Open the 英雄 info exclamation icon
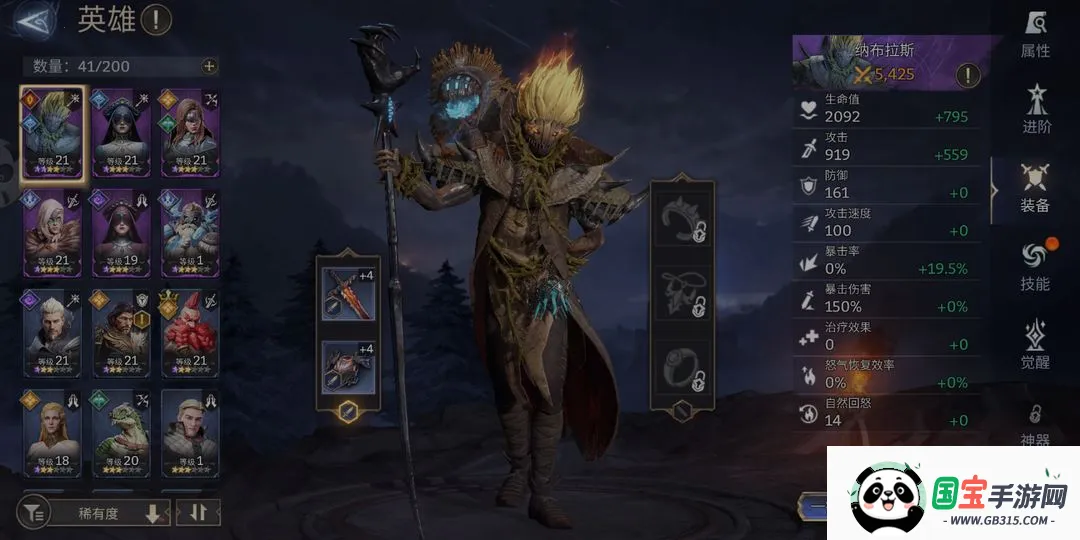Viewport: 1080px width, 540px height. point(156,19)
